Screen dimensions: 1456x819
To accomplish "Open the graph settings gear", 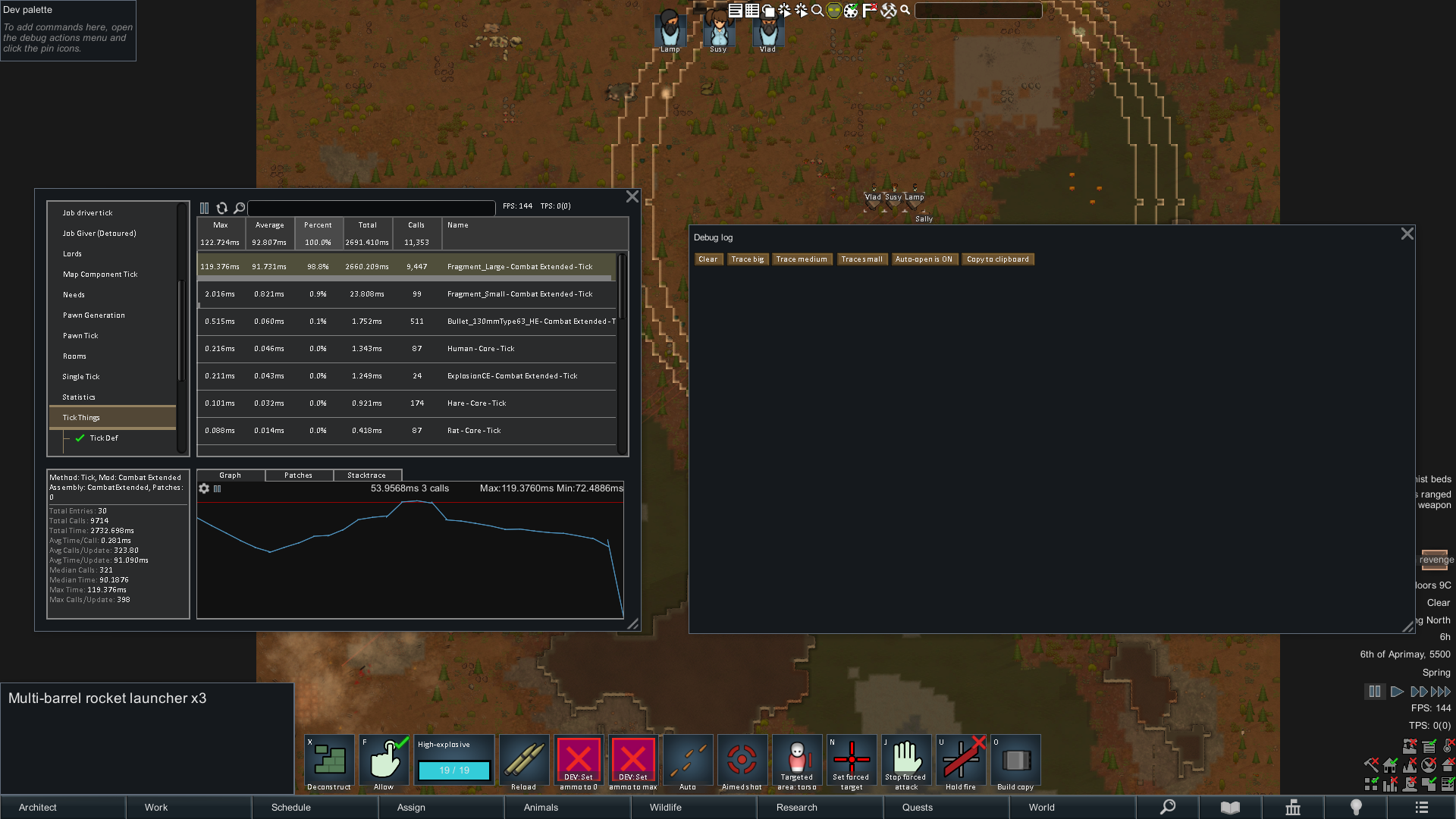I will [204, 489].
